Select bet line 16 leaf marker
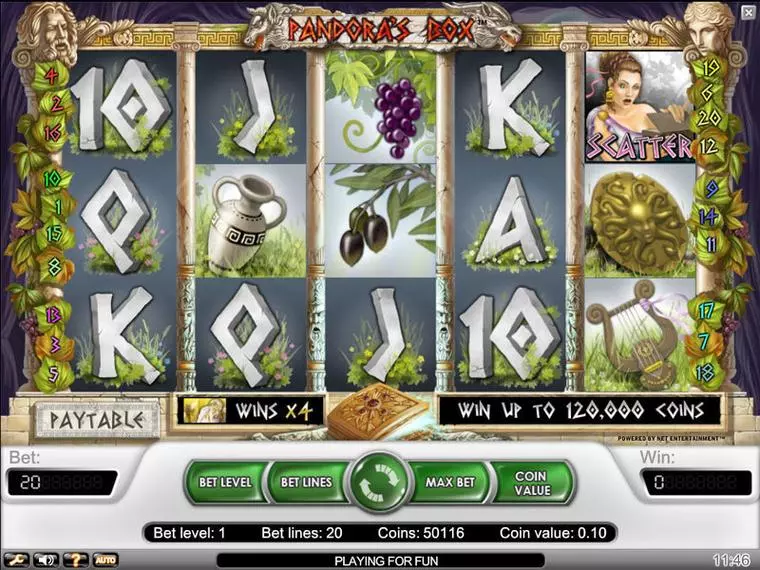 coord(52,132)
